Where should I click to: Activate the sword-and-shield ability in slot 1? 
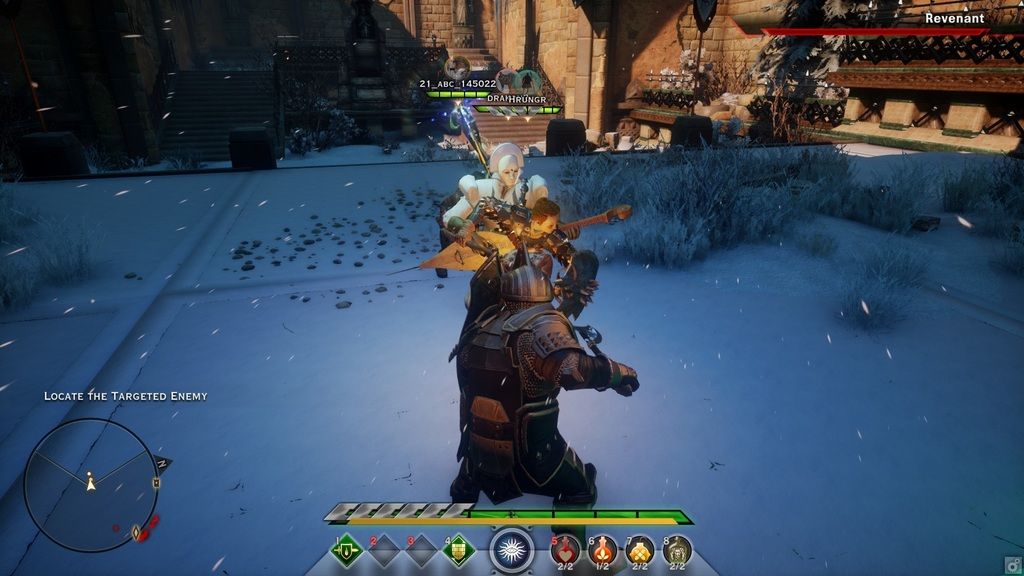(346, 549)
